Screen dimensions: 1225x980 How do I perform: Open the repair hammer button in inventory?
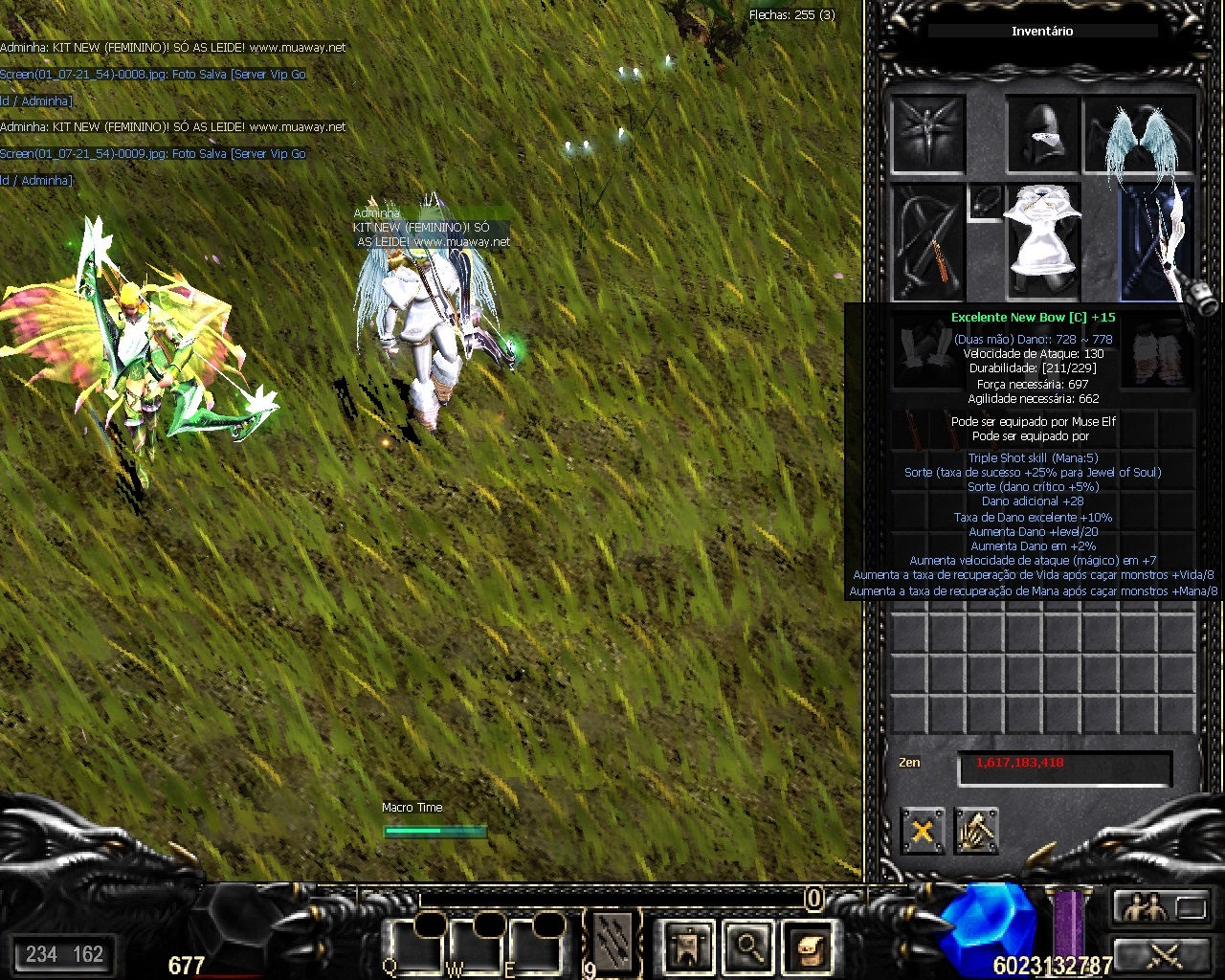click(x=976, y=830)
